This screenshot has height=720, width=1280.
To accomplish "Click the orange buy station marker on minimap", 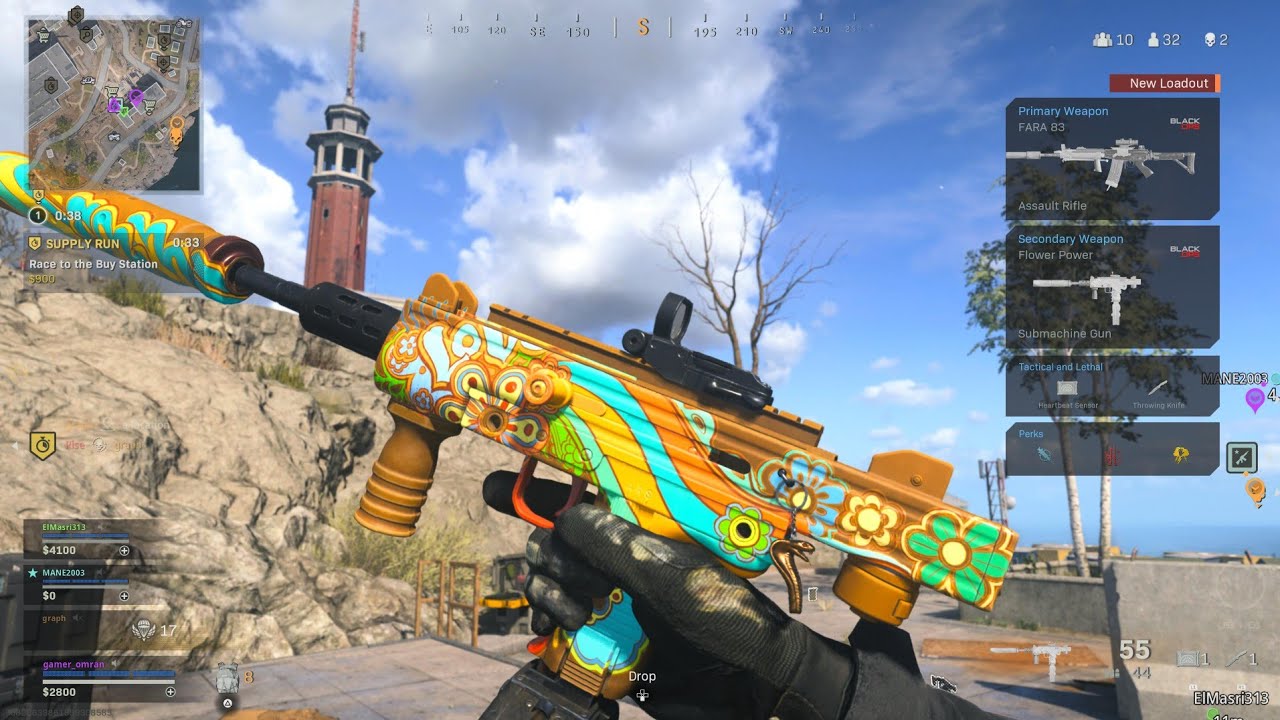I will [177, 128].
